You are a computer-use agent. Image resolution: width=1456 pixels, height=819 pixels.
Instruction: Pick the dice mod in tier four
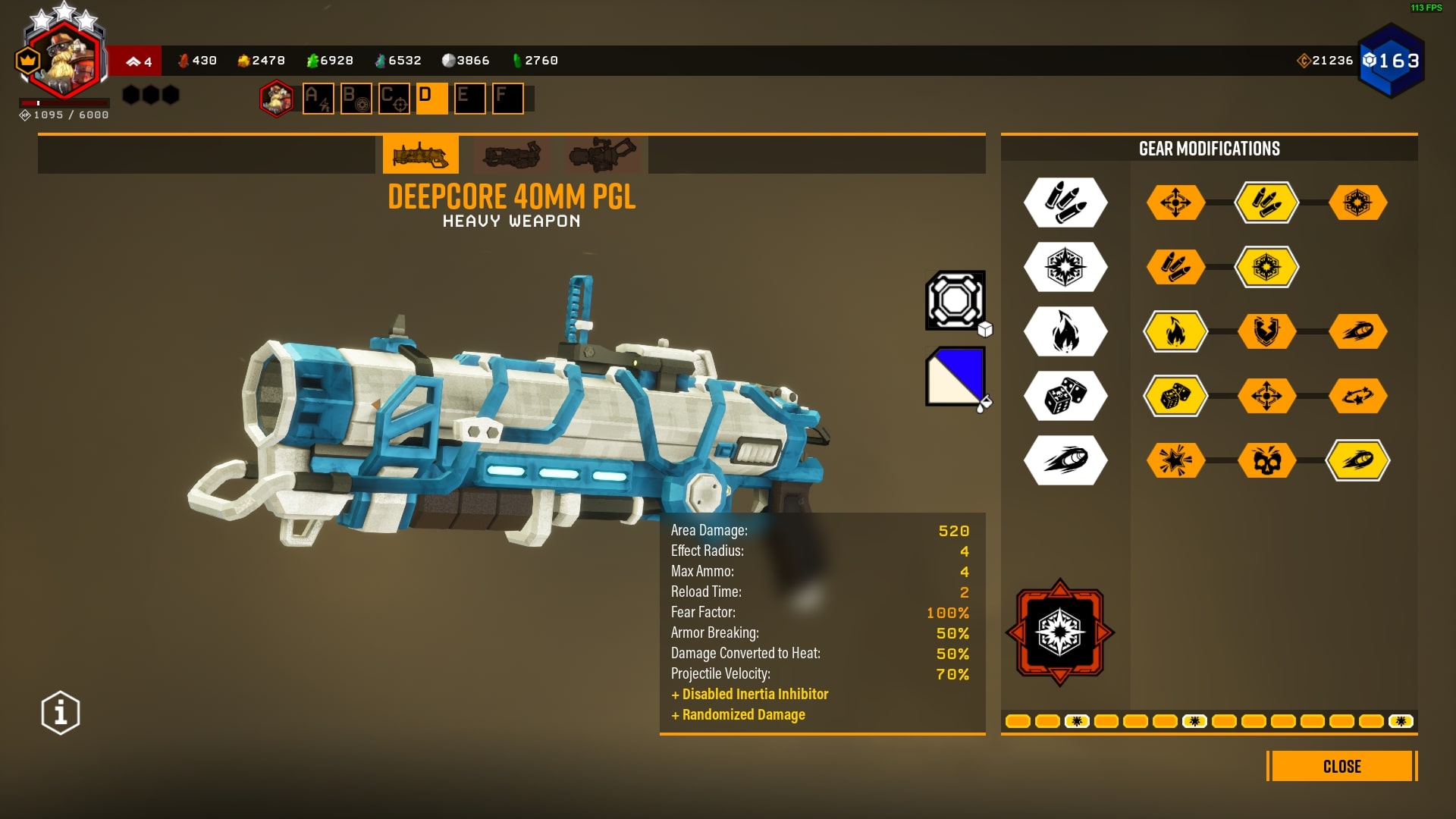1175,396
